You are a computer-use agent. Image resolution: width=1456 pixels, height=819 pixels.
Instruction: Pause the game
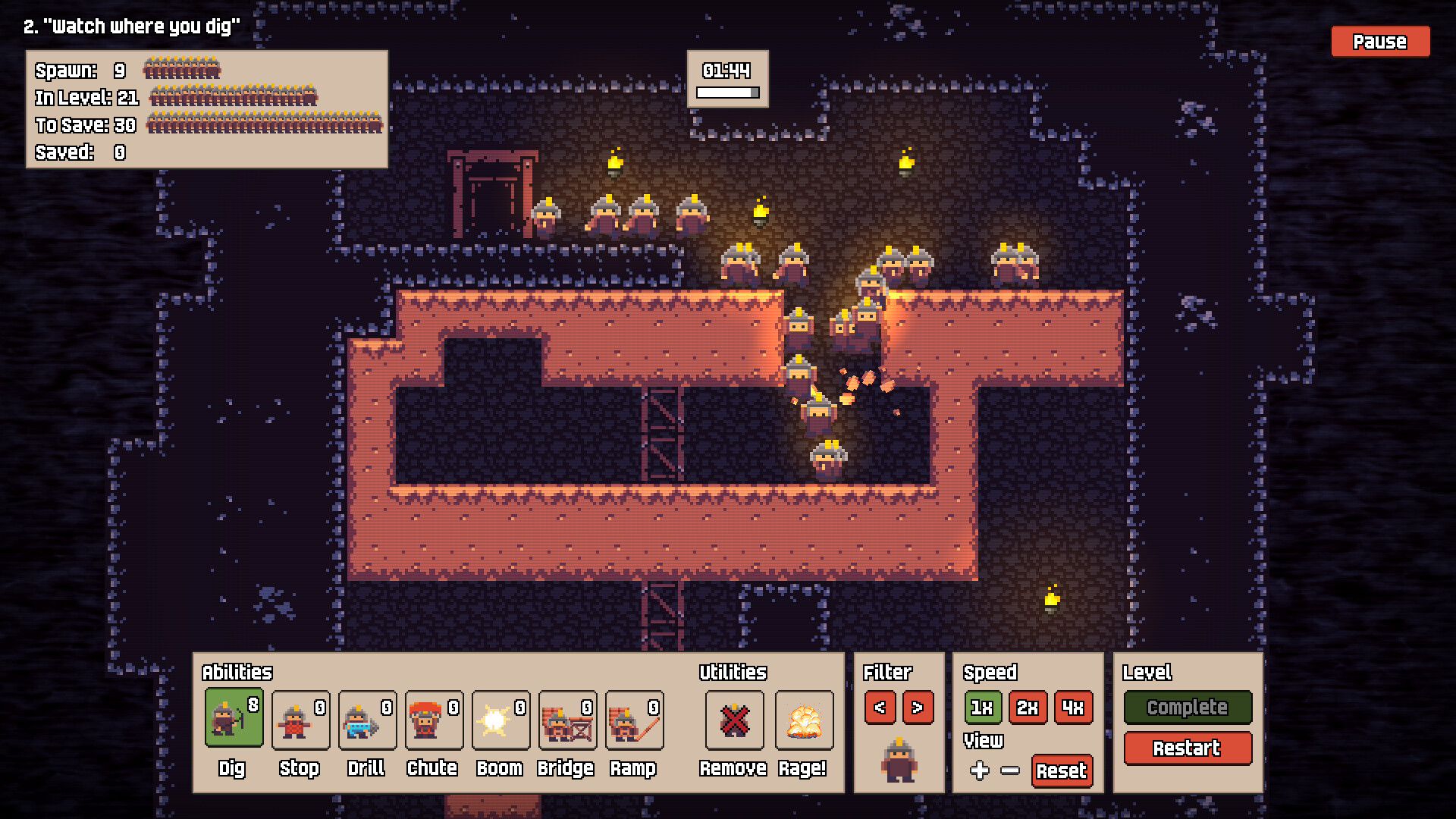(x=1379, y=42)
